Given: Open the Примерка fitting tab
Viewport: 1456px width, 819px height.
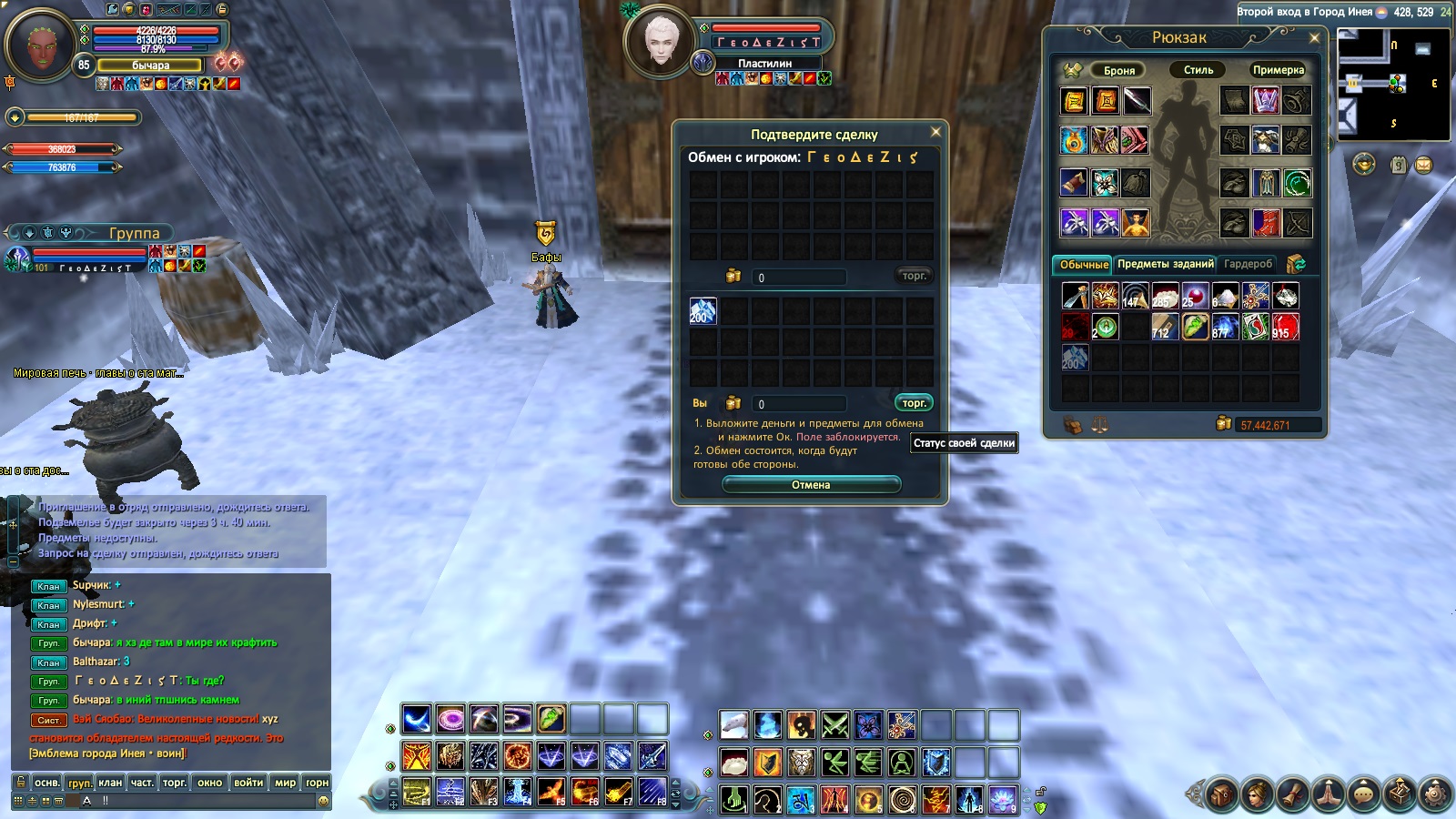Looking at the screenshot, I should (1278, 70).
